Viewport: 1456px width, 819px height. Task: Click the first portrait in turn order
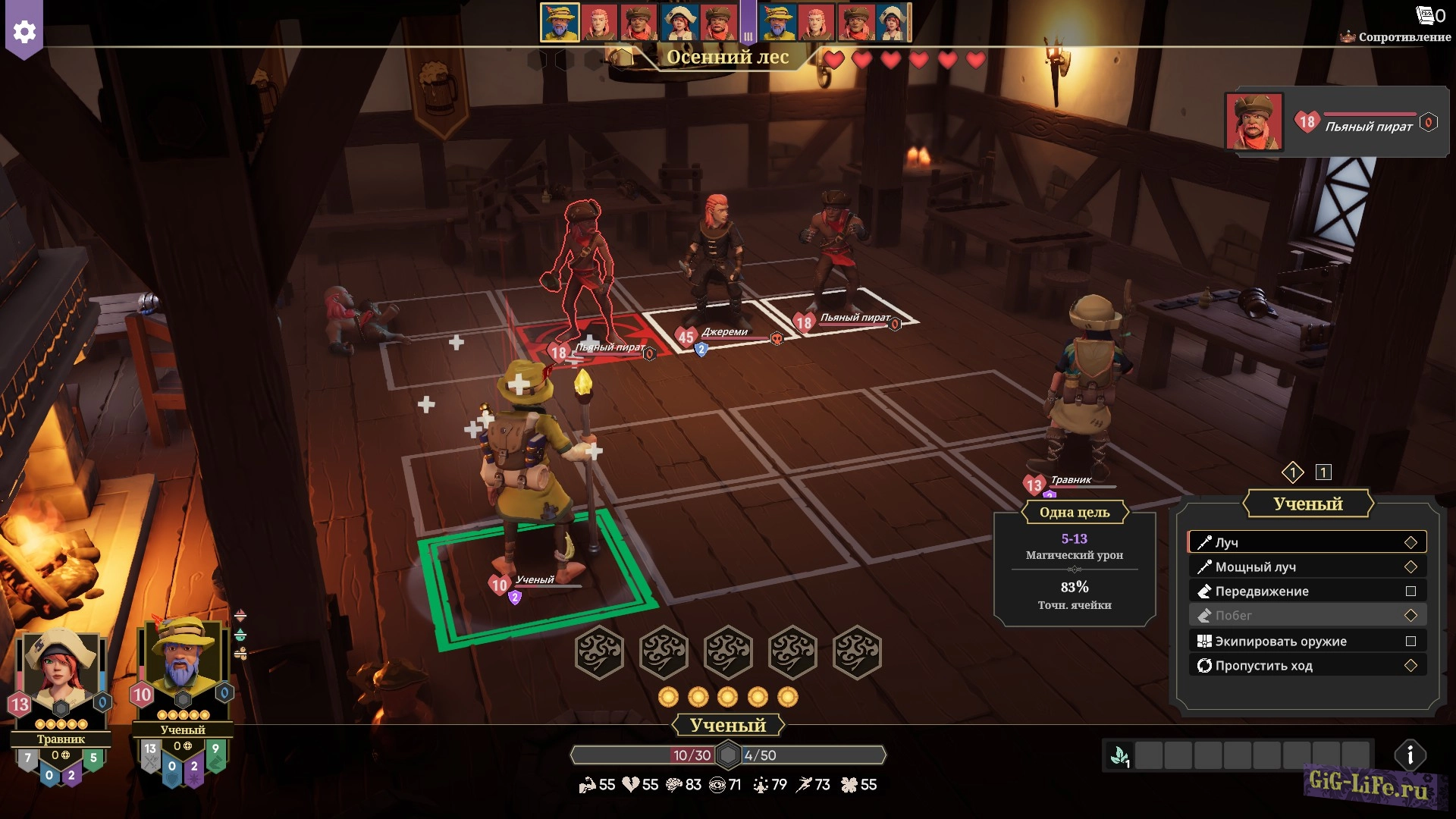[560, 22]
